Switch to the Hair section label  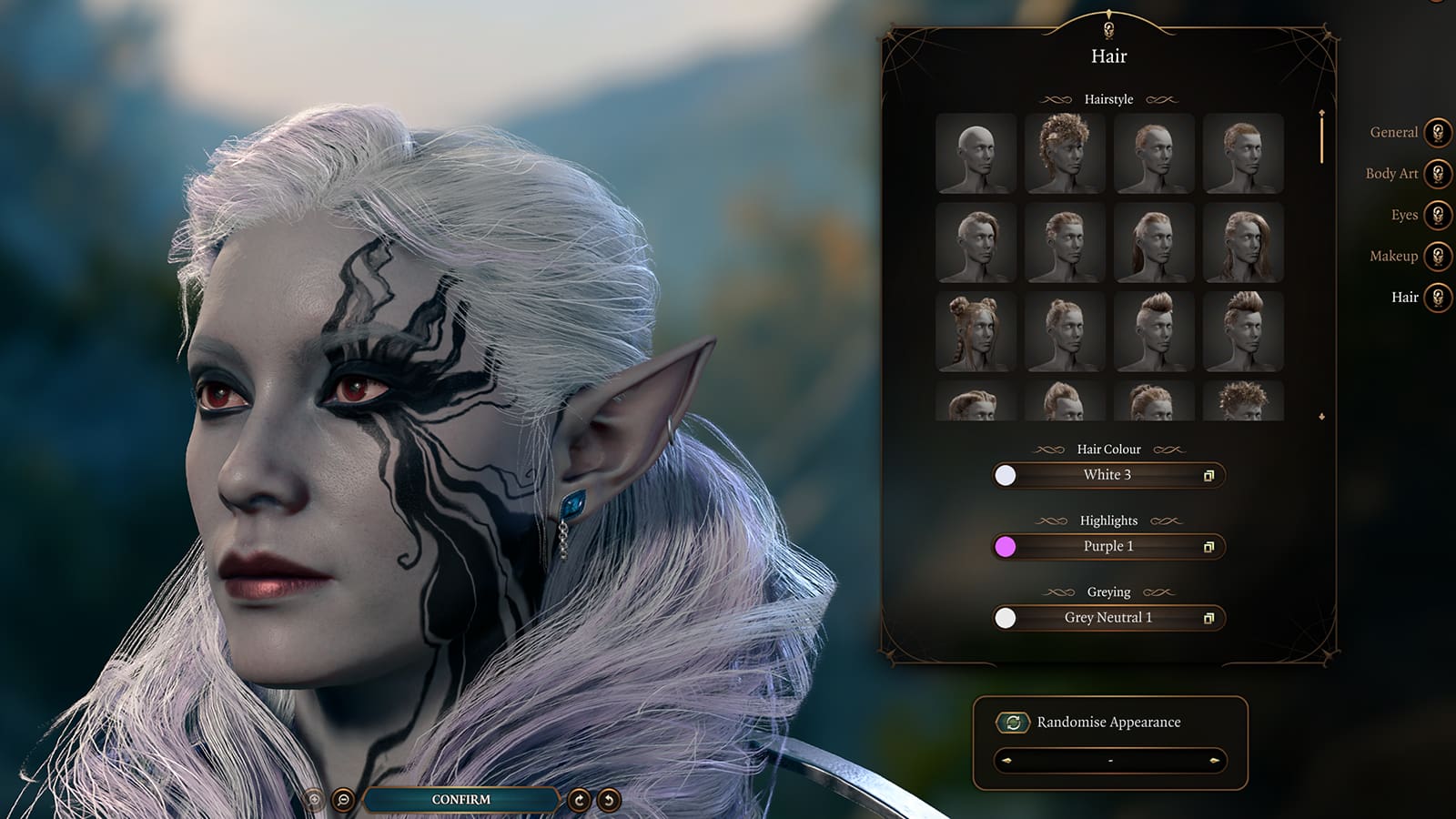tap(1403, 298)
